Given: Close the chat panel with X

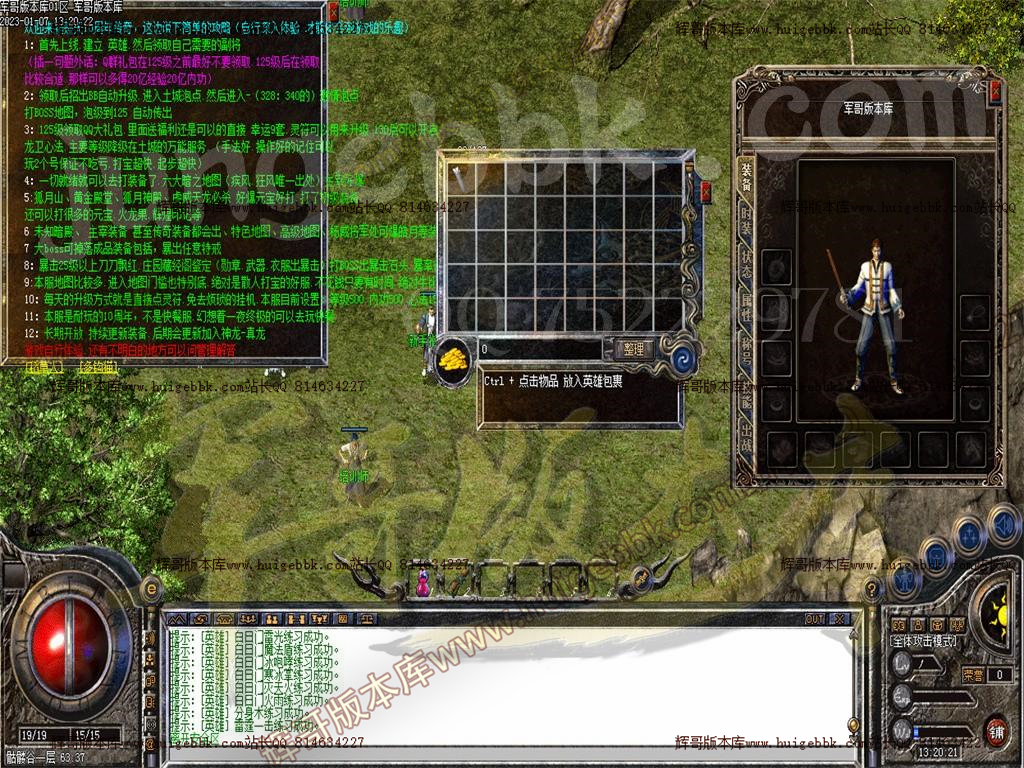Looking at the screenshot, I should (839, 619).
